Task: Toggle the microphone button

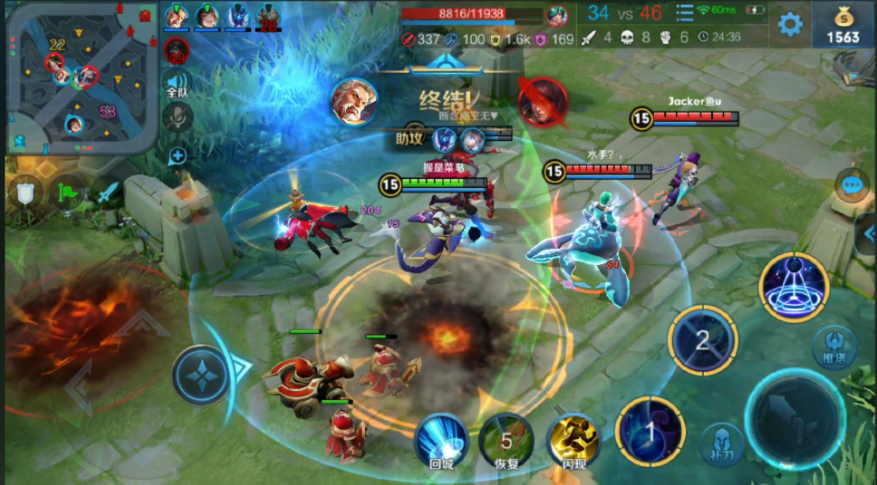Action: [x=177, y=118]
